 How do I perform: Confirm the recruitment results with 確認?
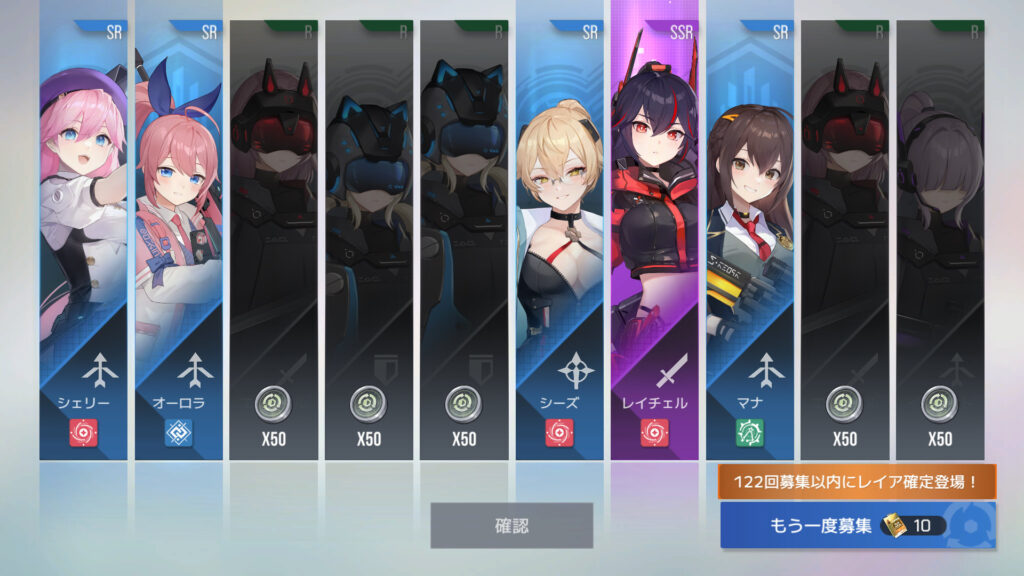pos(511,525)
